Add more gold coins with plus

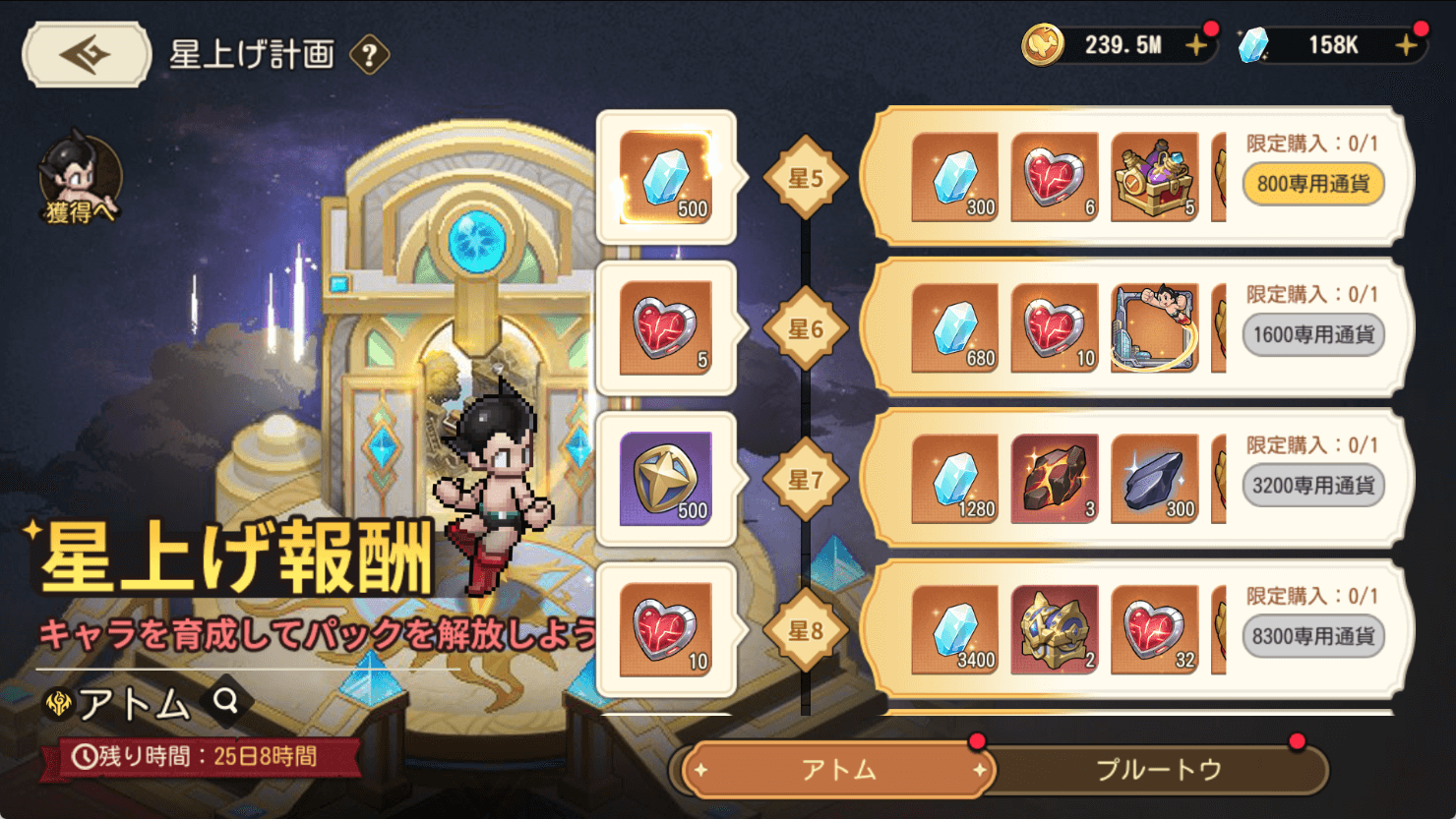point(1196,45)
